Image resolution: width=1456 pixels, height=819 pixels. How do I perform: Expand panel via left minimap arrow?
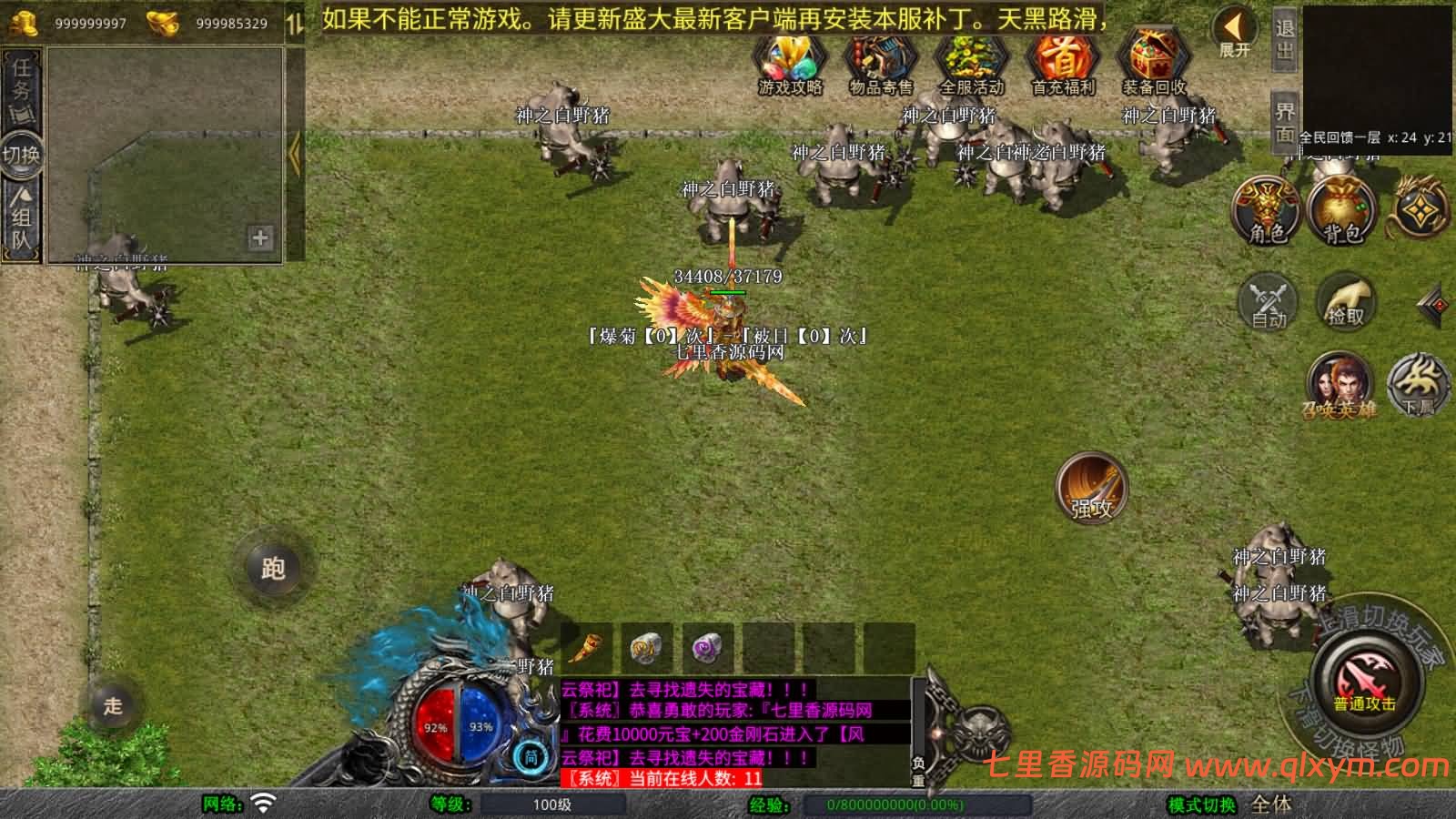coord(294,155)
